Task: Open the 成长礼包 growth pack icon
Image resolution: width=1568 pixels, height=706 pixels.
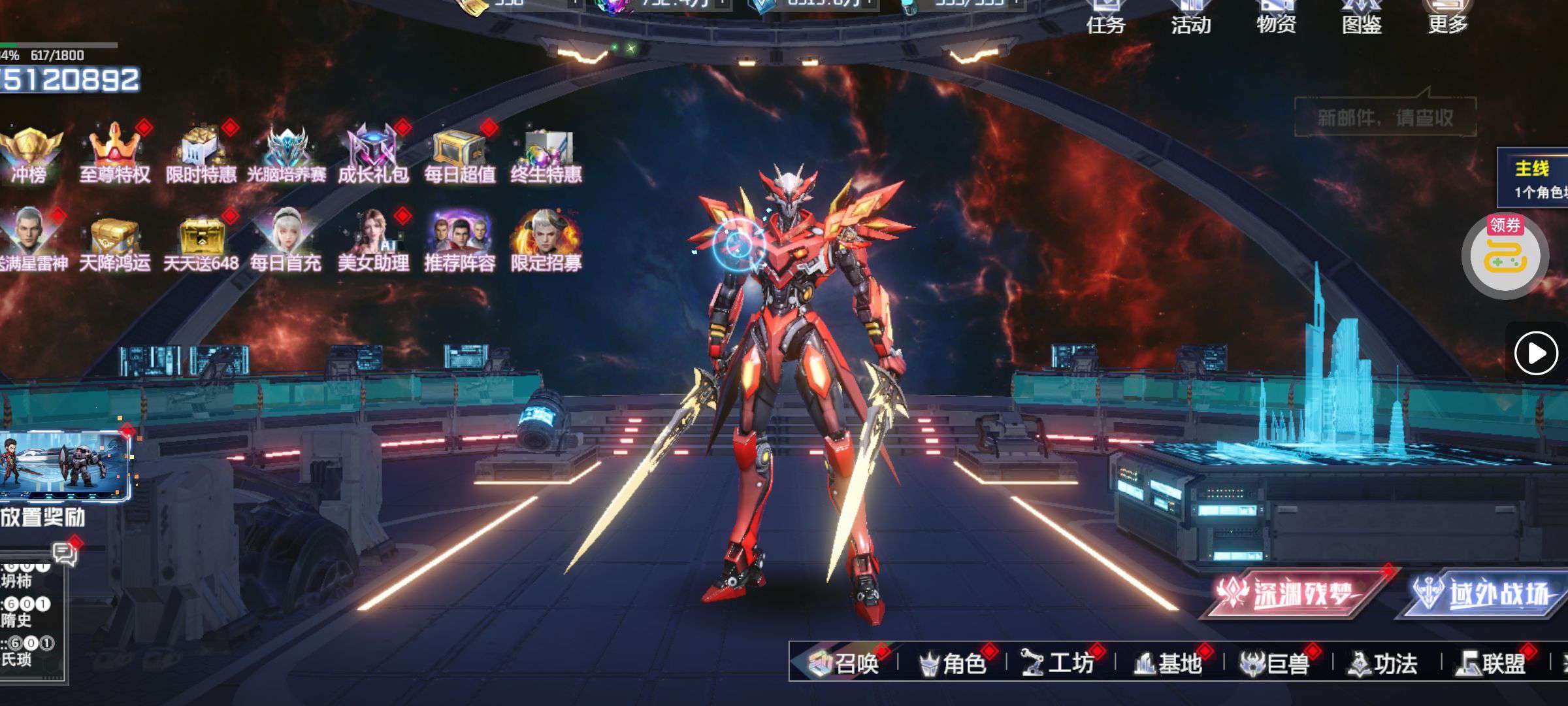Action: tap(373, 154)
